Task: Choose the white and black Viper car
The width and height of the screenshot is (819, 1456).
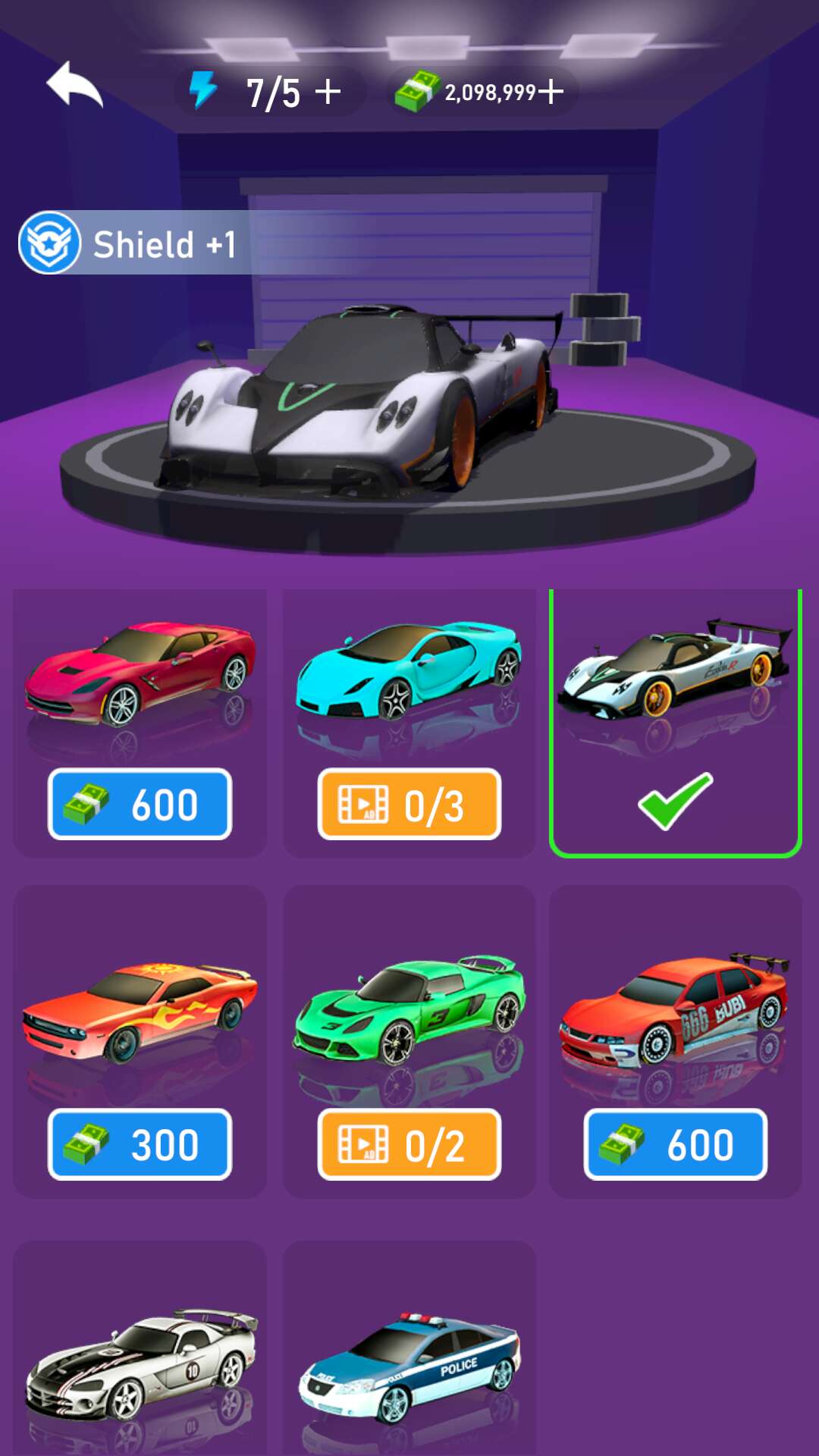Action: [x=140, y=1357]
